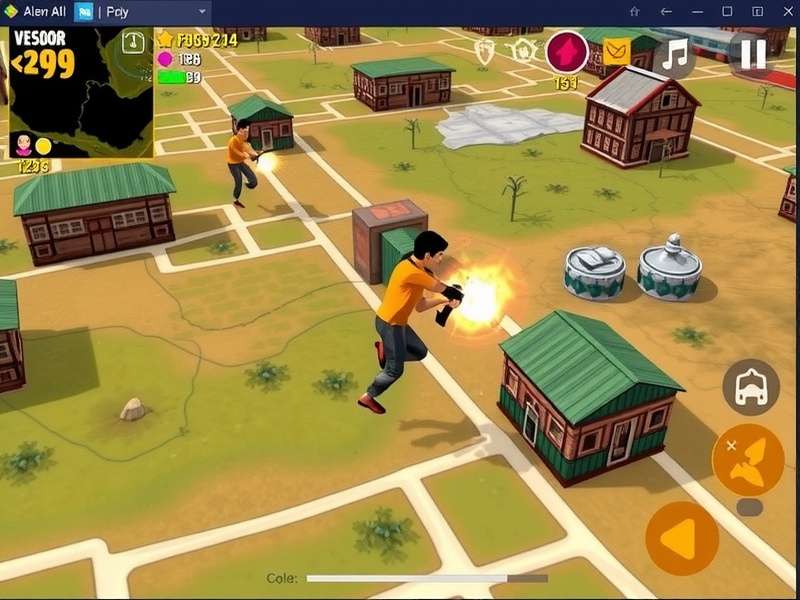800x600 pixels.
Task: Click the shield outline icon
Action: point(485,51)
